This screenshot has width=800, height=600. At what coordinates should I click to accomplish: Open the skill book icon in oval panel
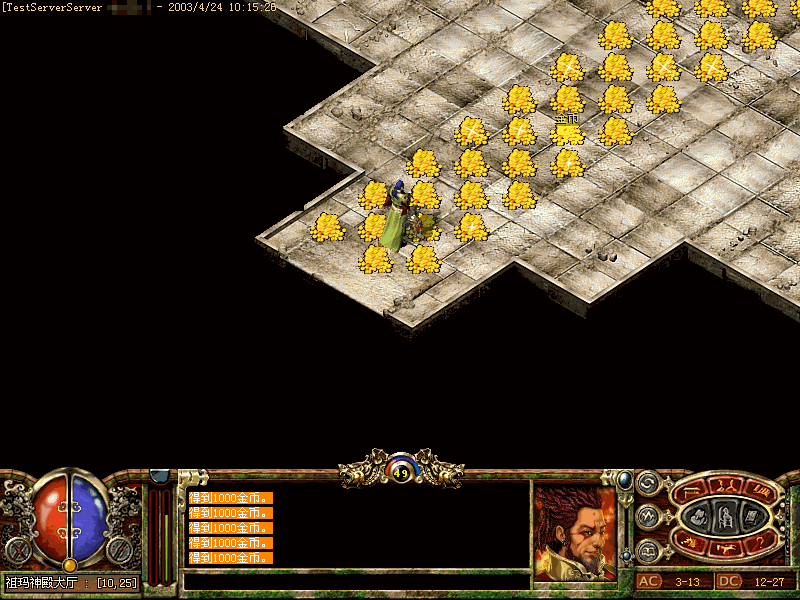point(750,516)
